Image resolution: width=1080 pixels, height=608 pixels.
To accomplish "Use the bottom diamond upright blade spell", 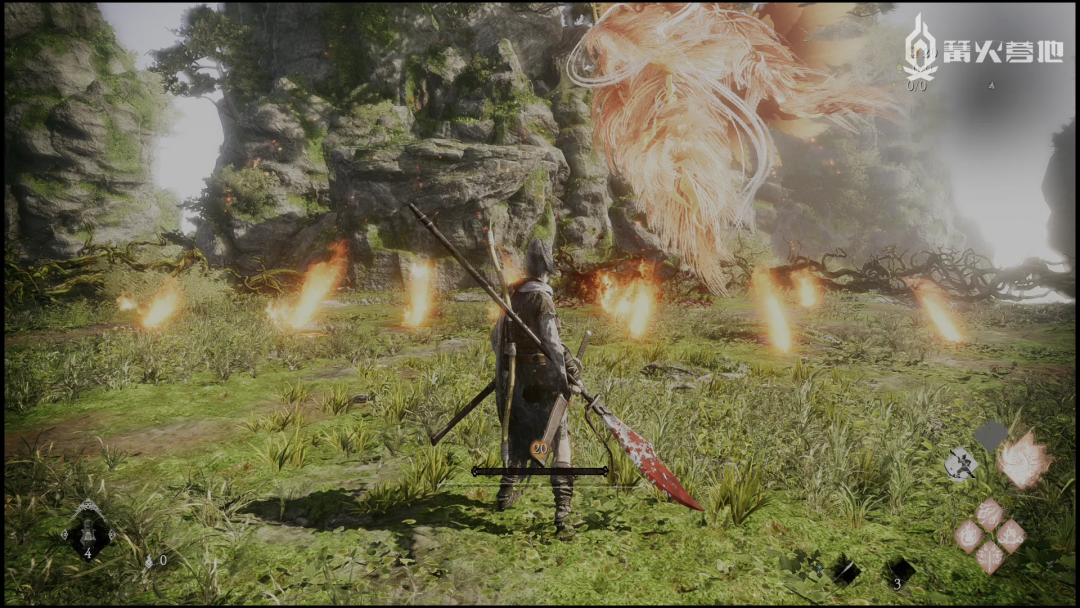I will pyautogui.click(x=989, y=556).
